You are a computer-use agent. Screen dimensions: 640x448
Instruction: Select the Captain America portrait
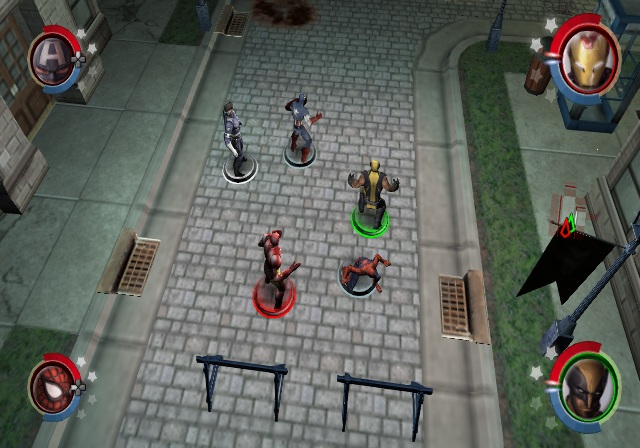coord(50,56)
